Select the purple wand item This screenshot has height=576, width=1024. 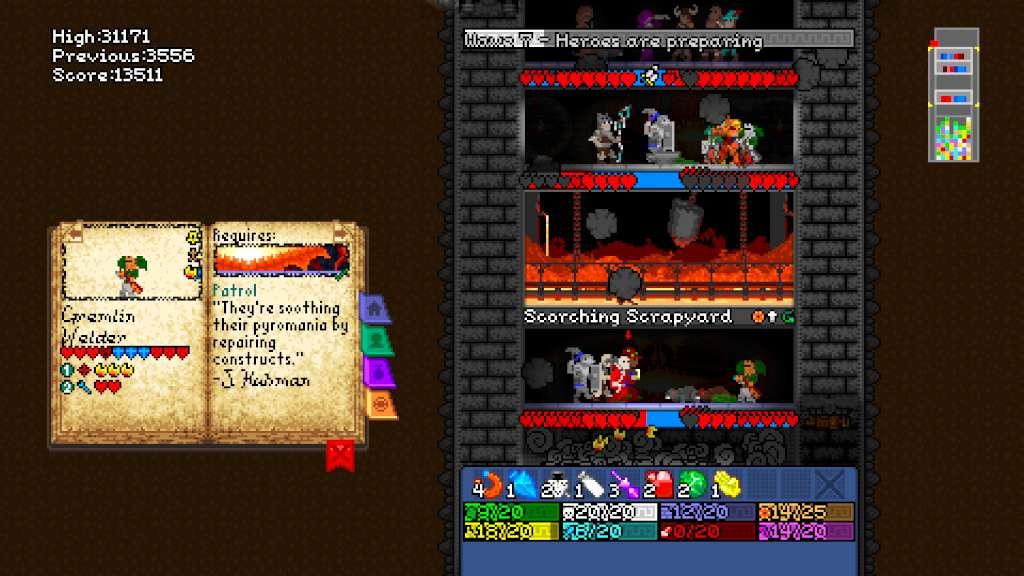[627, 484]
